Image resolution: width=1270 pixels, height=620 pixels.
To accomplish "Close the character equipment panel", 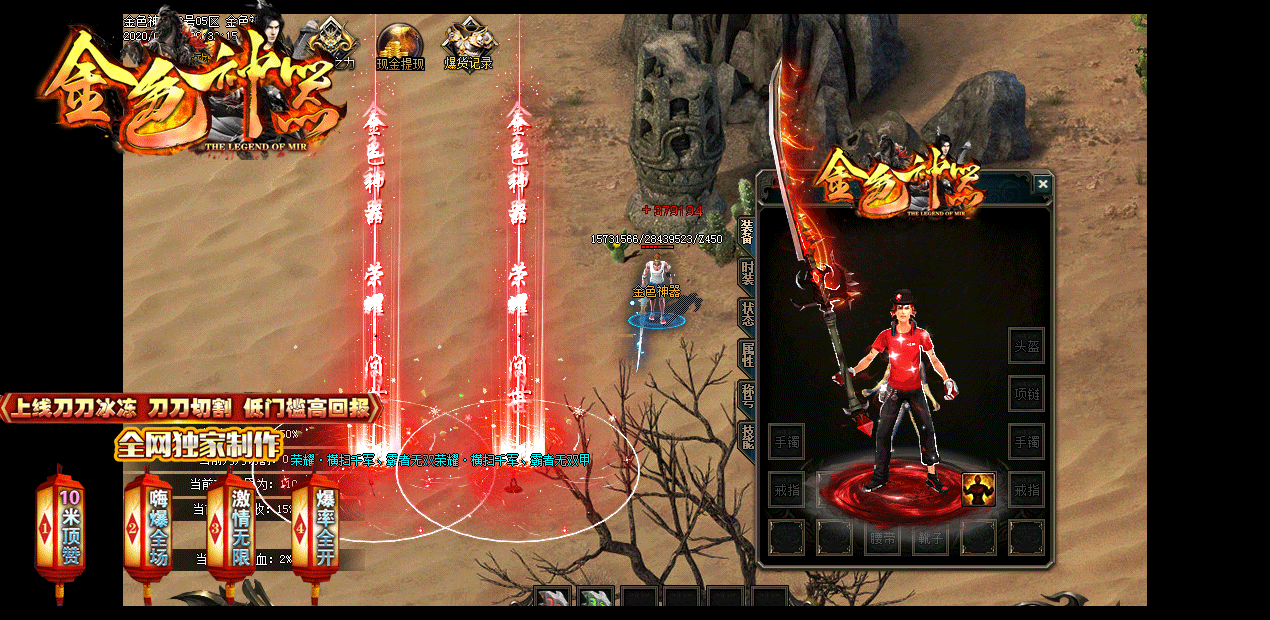I will pyautogui.click(x=1043, y=184).
